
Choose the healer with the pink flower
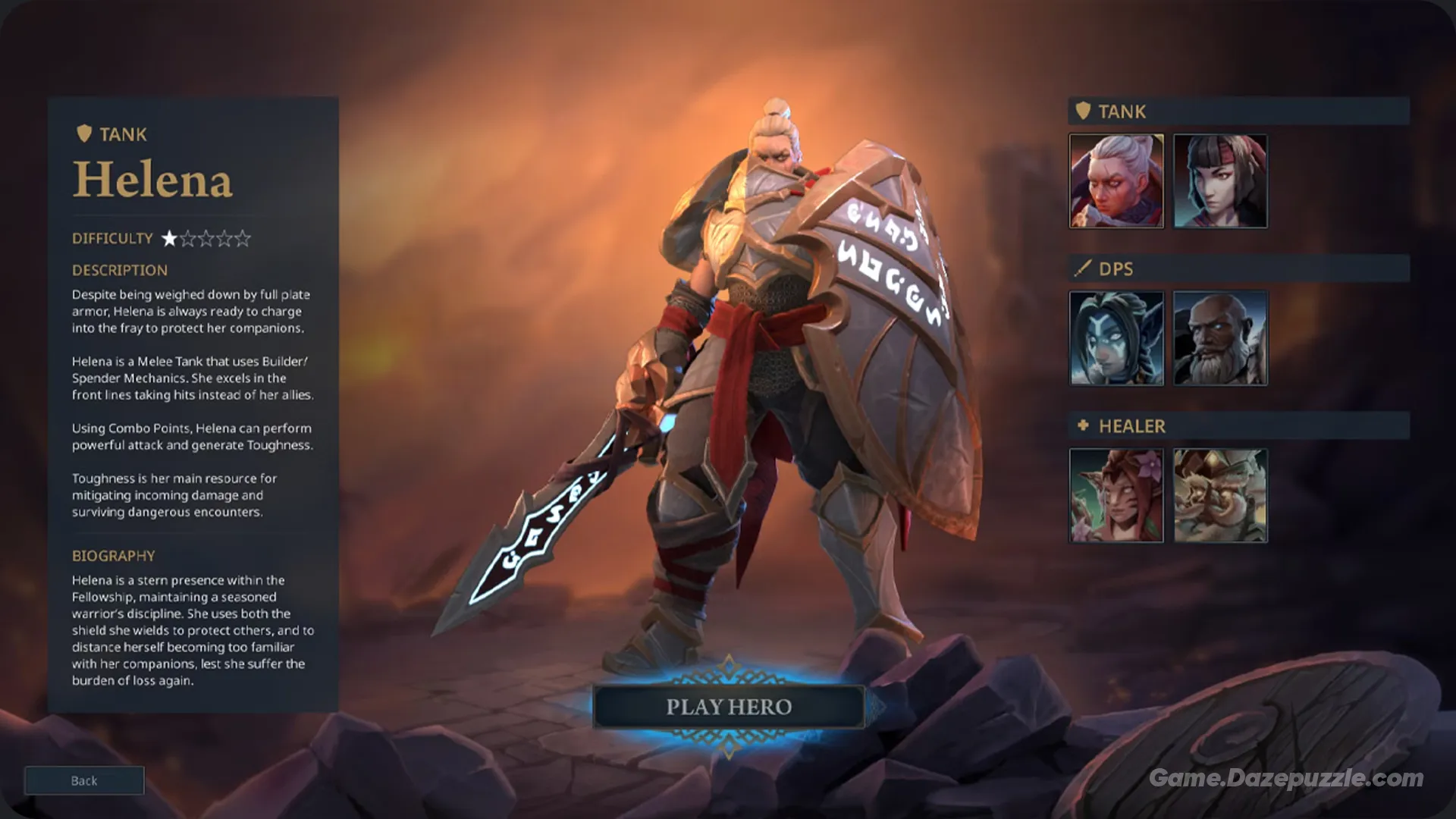point(1116,495)
